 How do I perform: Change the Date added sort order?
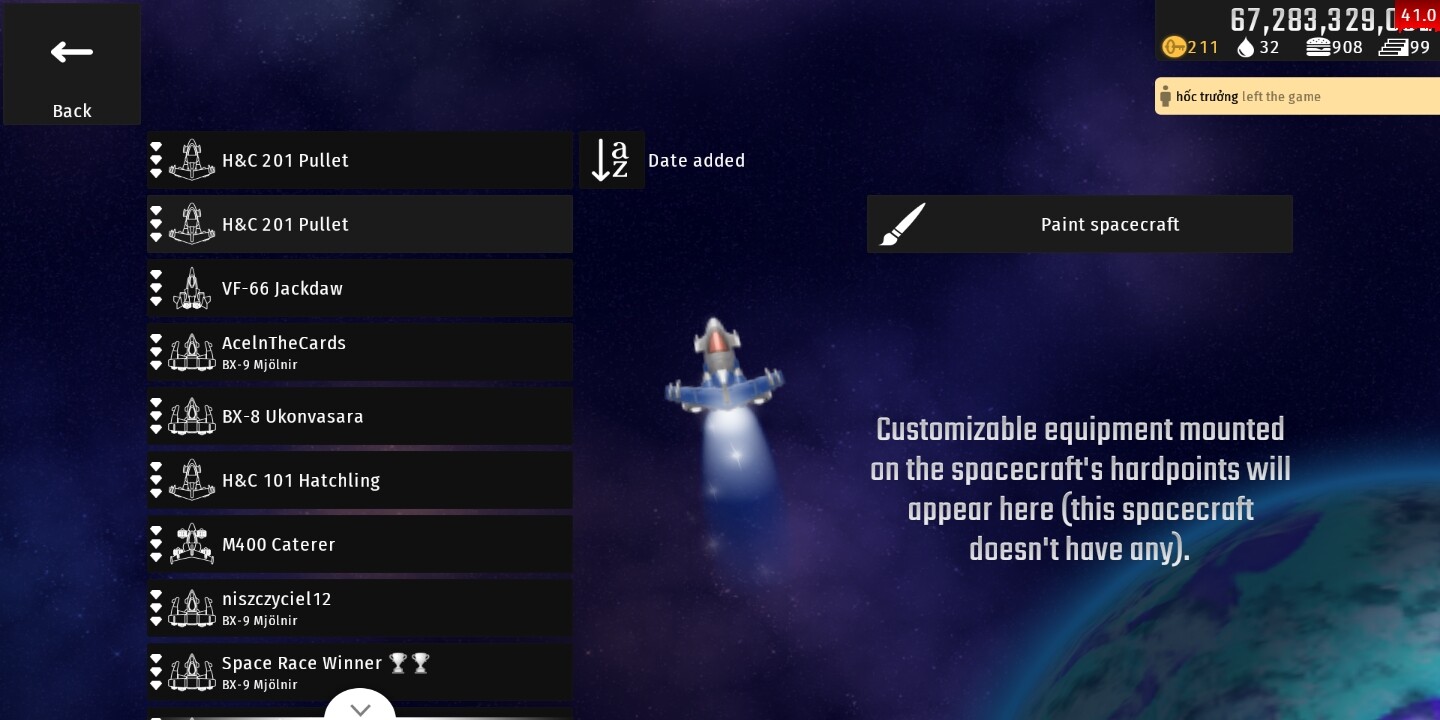click(x=612, y=160)
